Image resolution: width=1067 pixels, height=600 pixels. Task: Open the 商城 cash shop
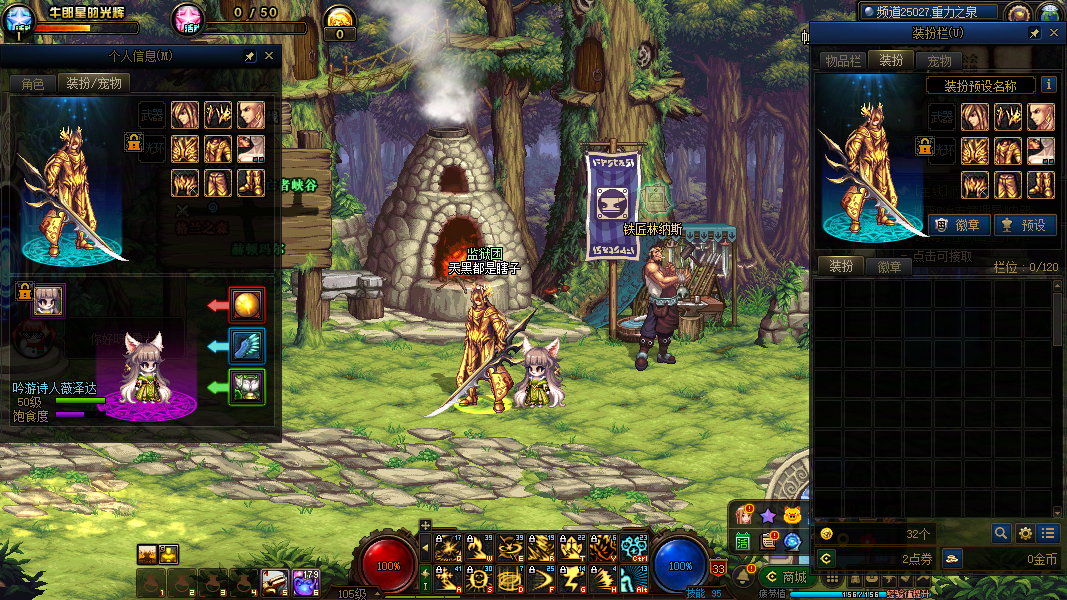click(786, 577)
